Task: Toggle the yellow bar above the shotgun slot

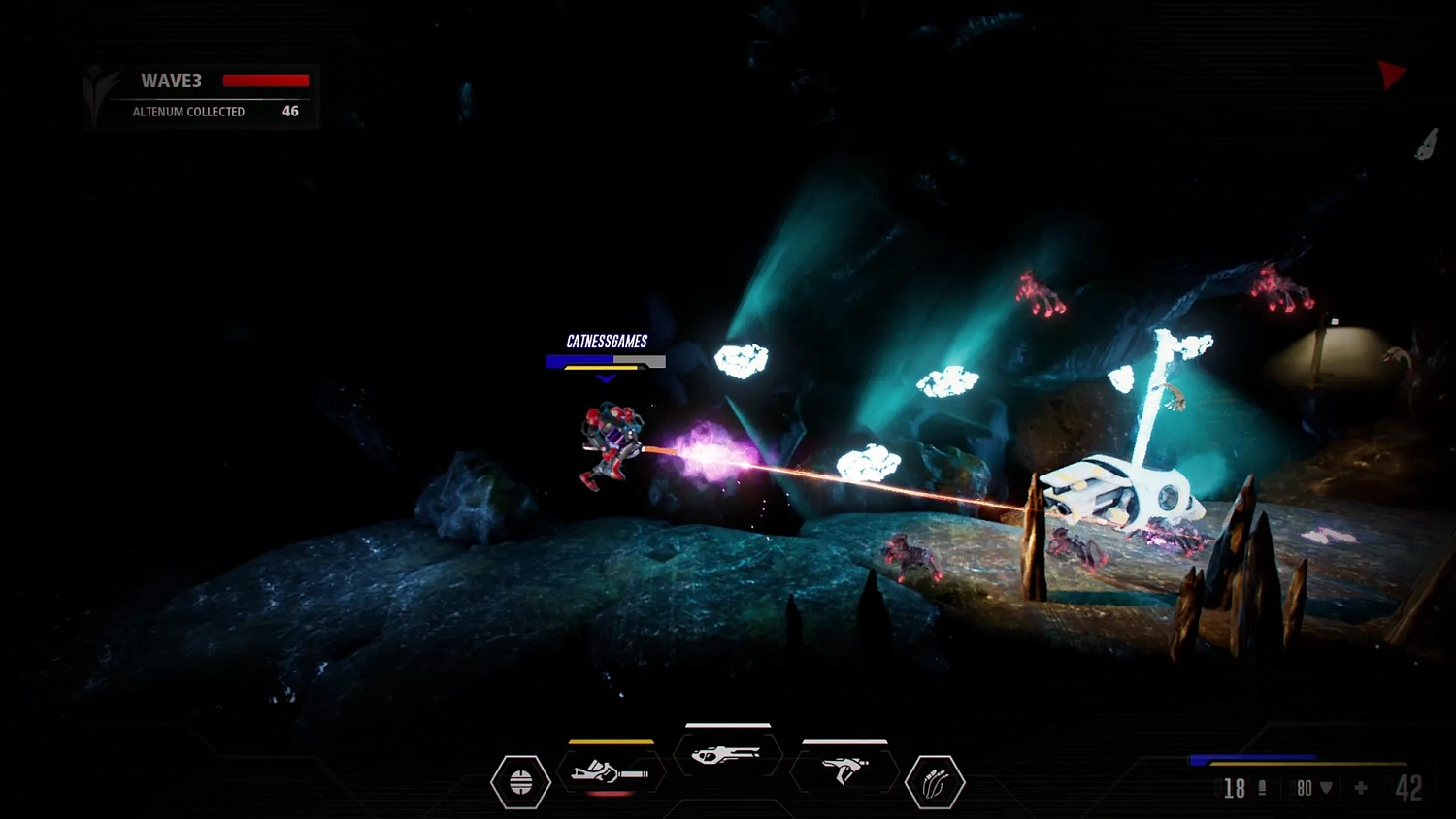Action: click(x=612, y=743)
